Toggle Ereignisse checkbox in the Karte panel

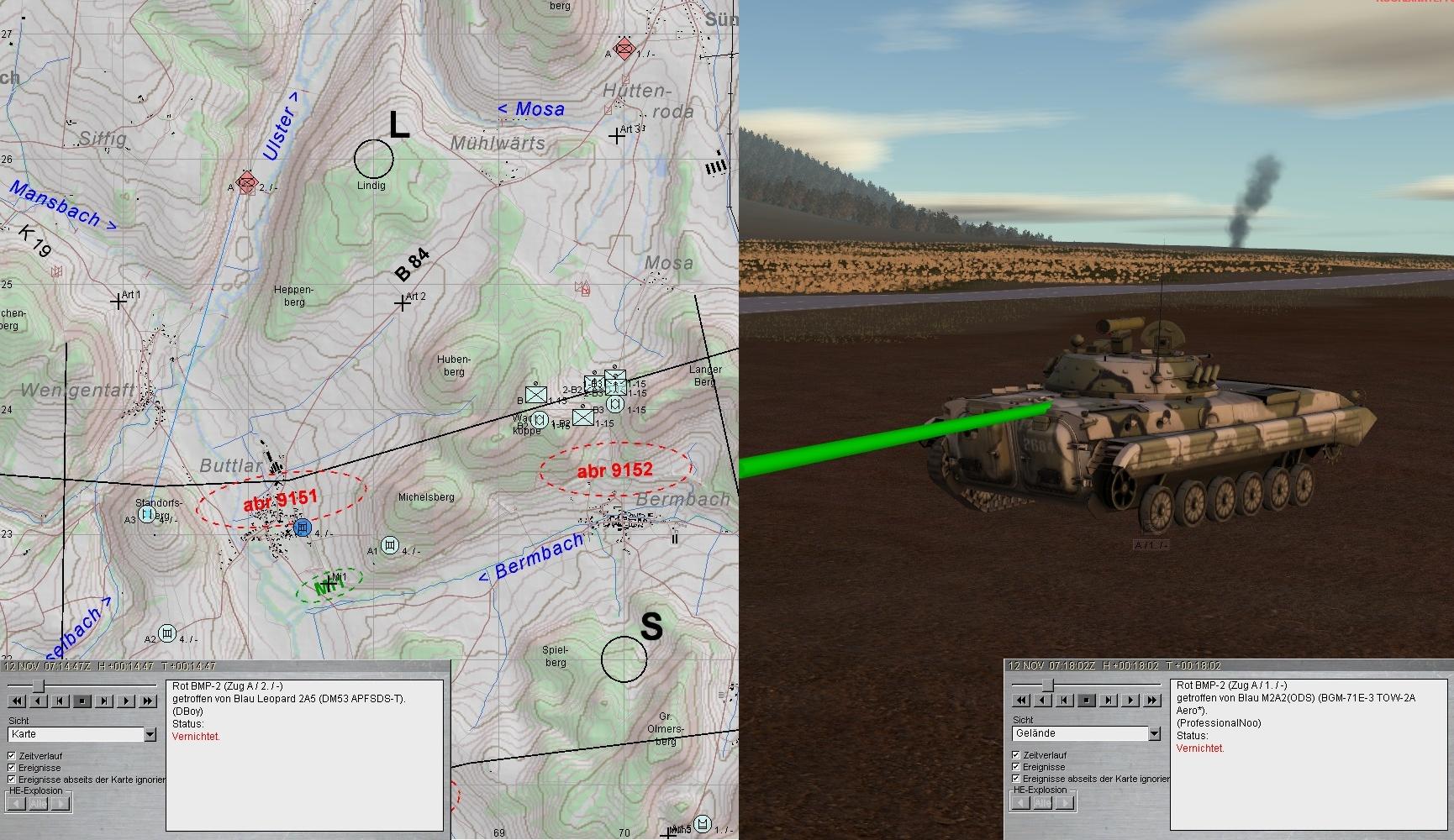coord(12,768)
